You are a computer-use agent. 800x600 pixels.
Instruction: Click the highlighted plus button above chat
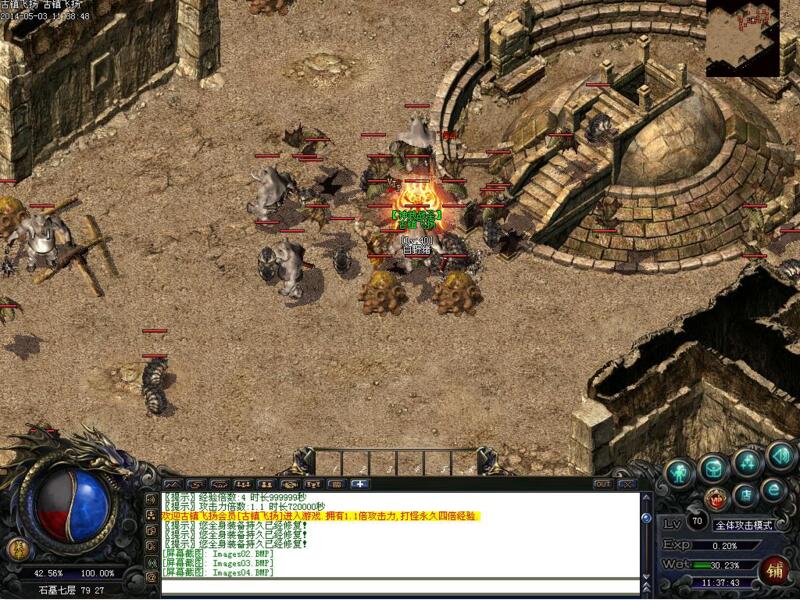(x=359, y=484)
